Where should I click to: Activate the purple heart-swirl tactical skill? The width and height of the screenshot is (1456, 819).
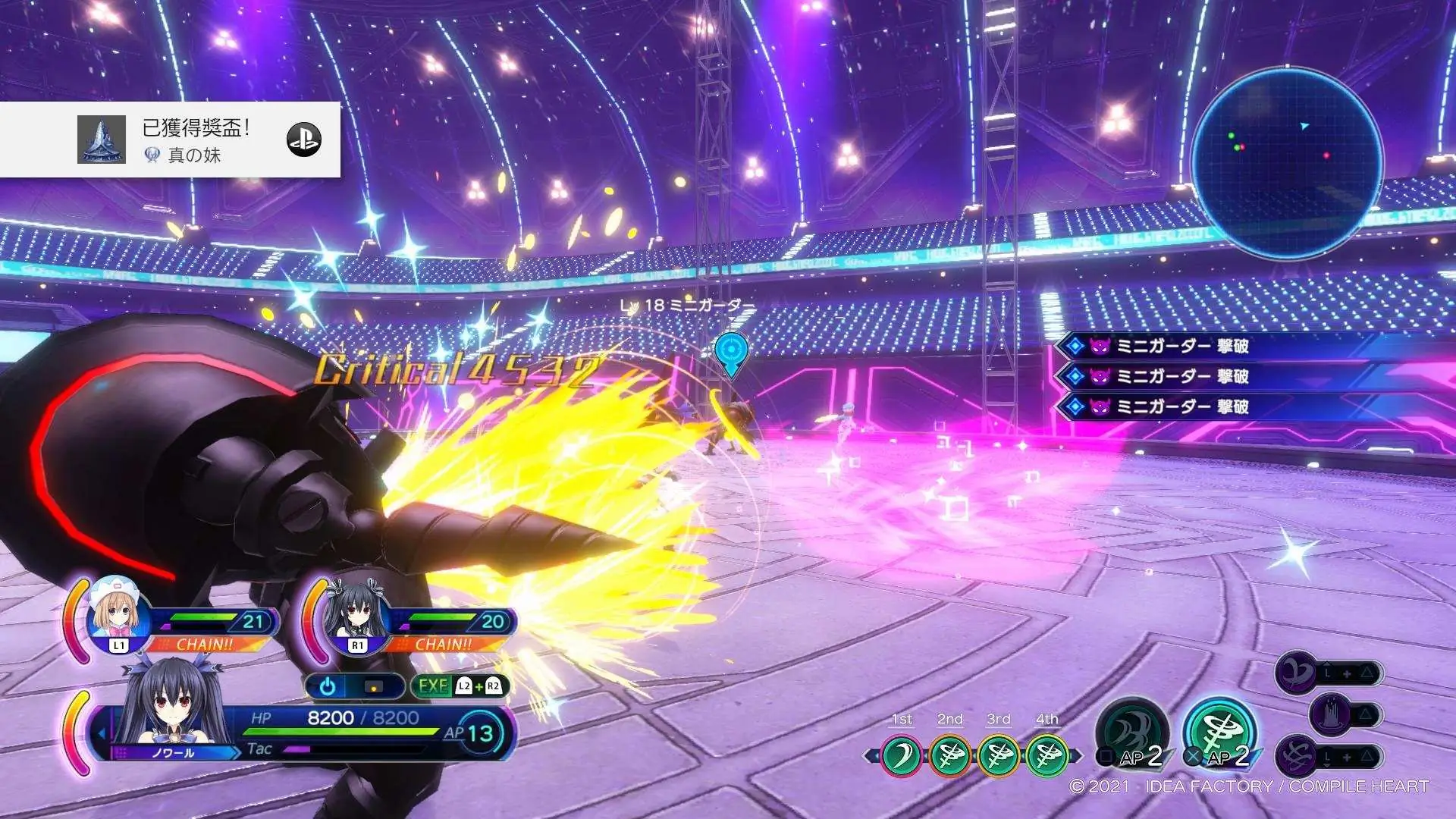(x=1298, y=673)
